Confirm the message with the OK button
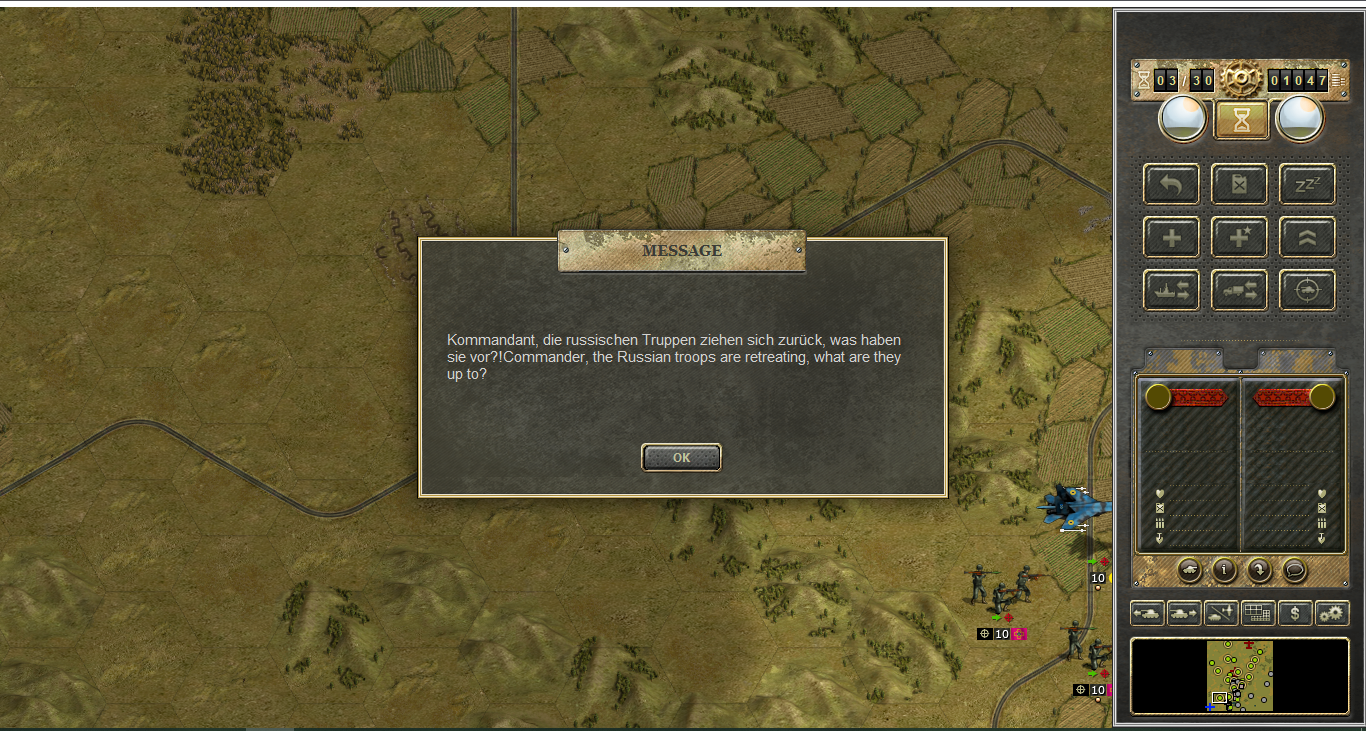 (x=681, y=457)
